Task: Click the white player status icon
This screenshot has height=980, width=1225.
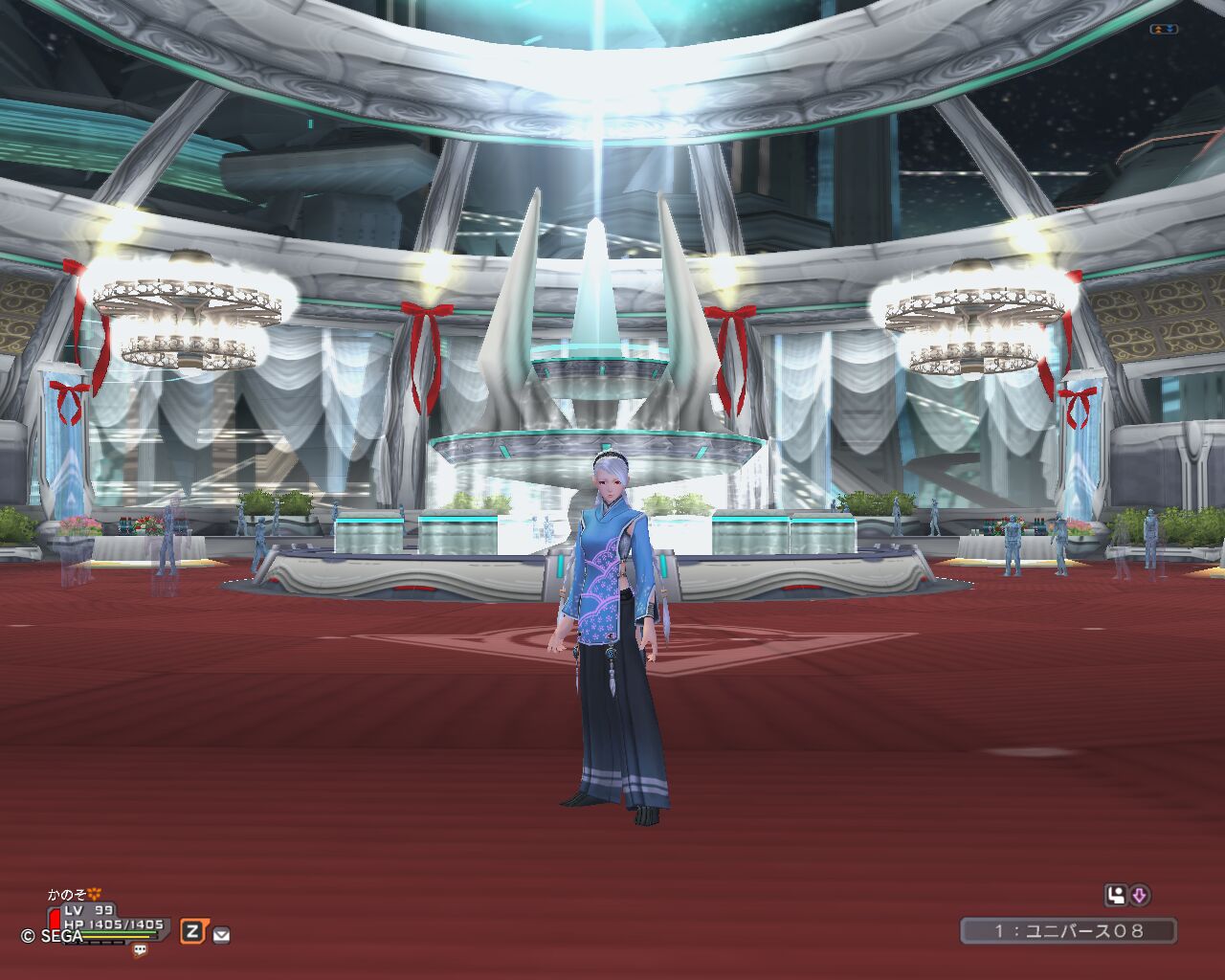Action: pos(1115,896)
